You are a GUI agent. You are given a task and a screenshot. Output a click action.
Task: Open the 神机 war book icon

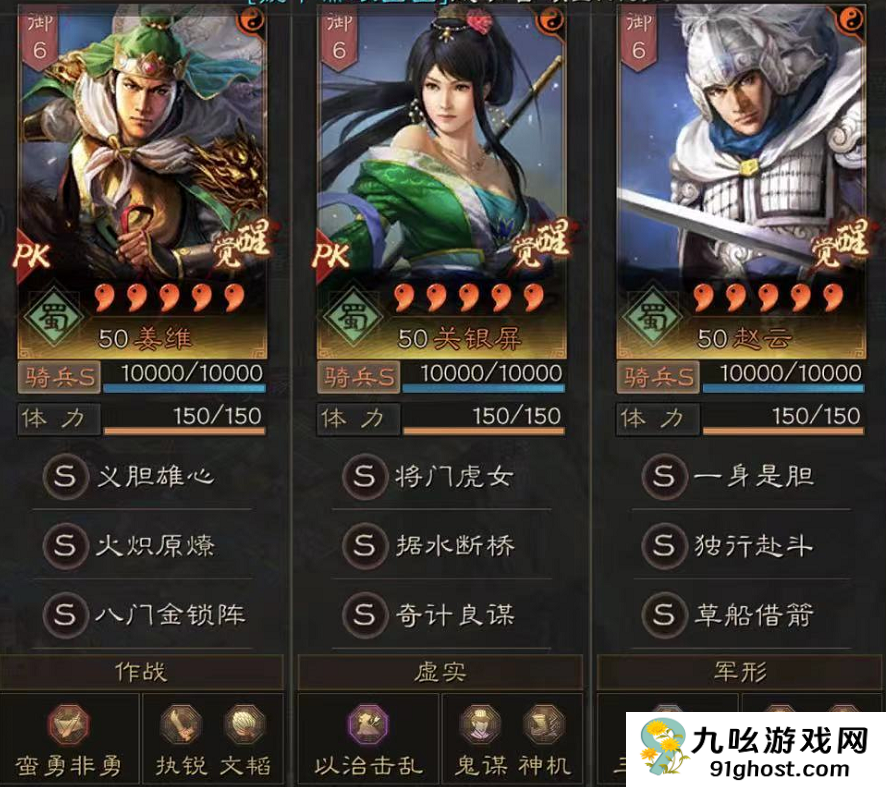coord(544,726)
